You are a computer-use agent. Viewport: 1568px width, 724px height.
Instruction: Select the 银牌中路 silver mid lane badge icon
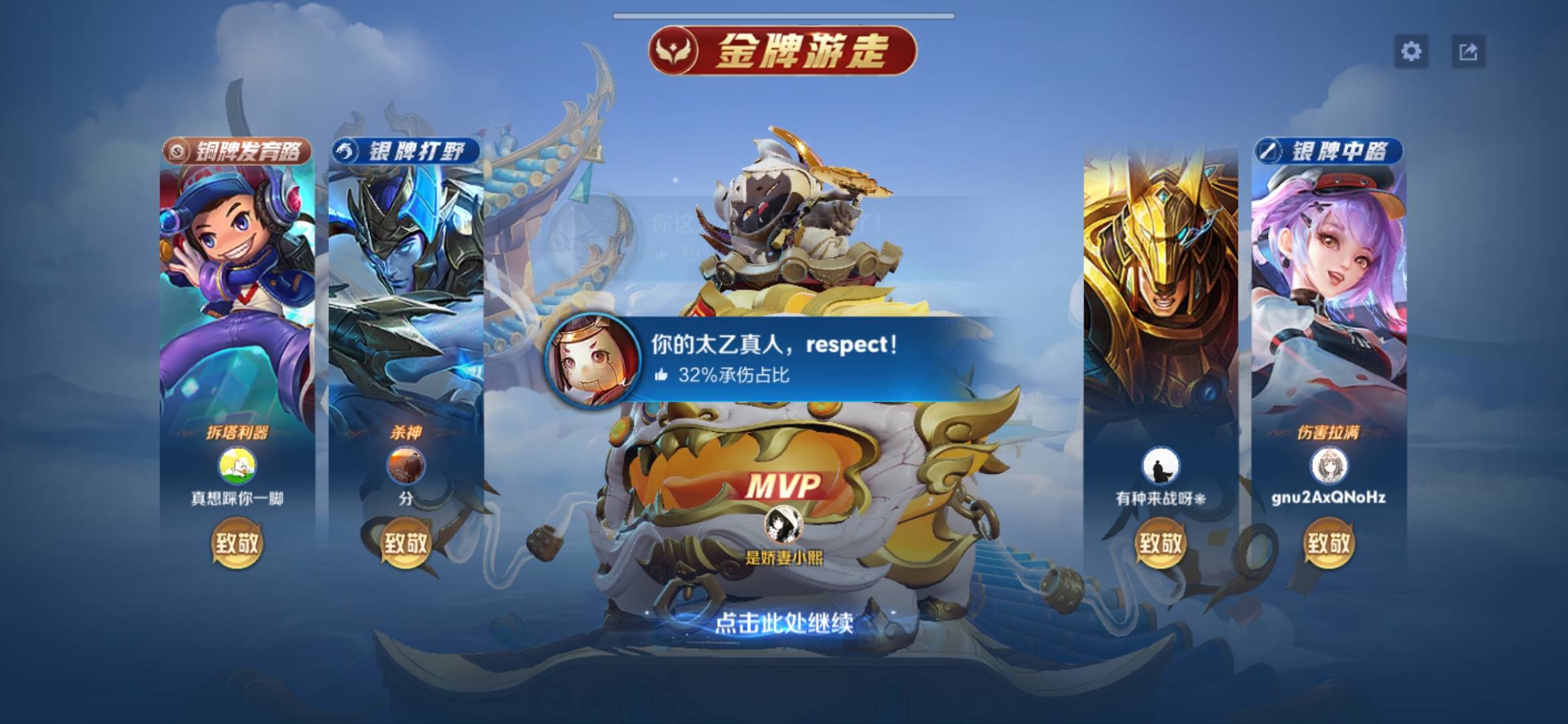(x=1270, y=151)
